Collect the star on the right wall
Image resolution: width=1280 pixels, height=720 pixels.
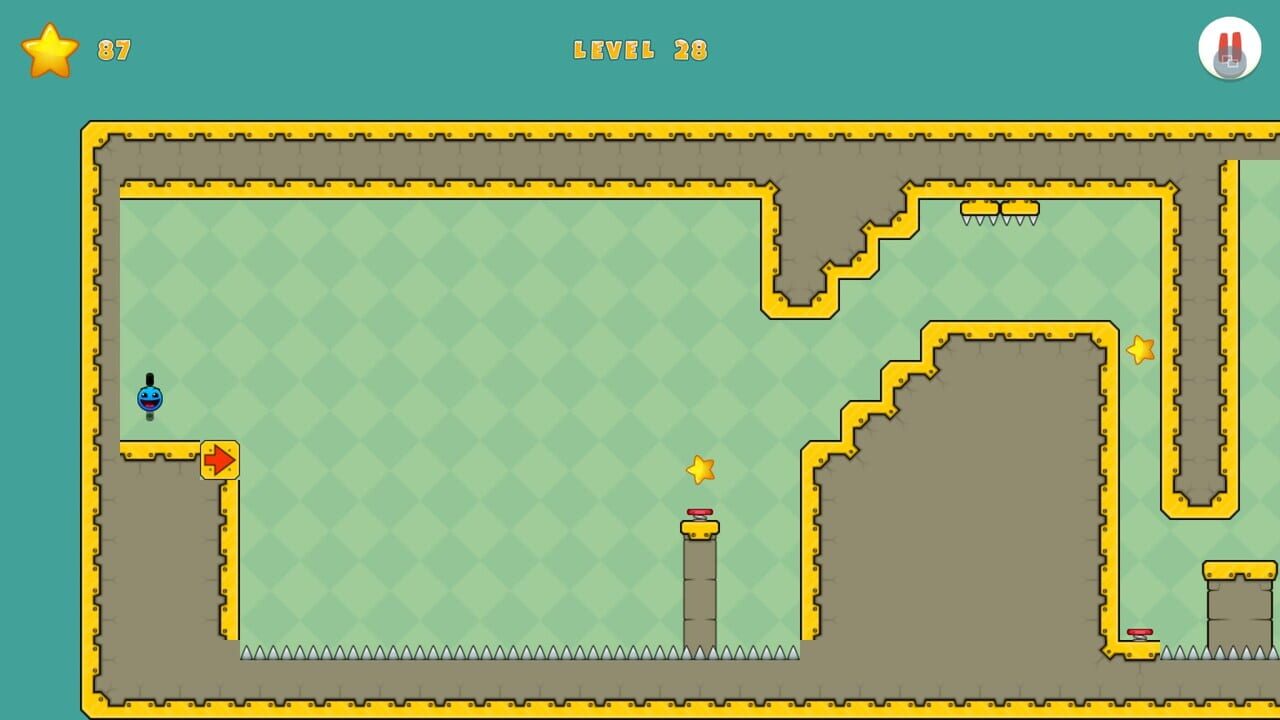coord(1139,352)
